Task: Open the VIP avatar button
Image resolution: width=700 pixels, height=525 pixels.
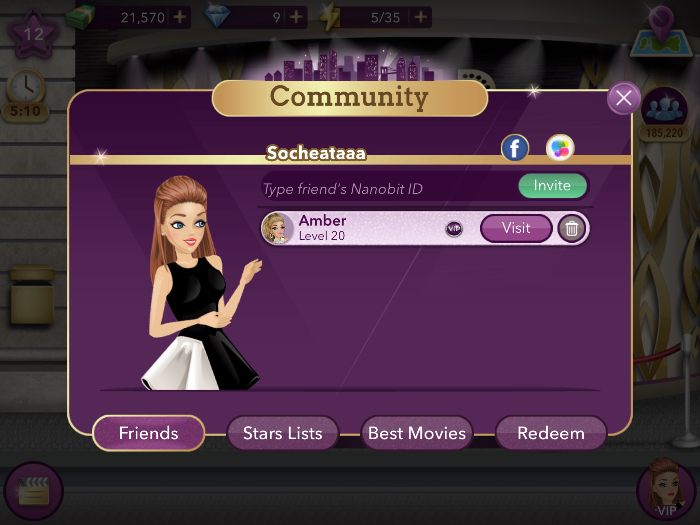Action: pyautogui.click(x=664, y=489)
